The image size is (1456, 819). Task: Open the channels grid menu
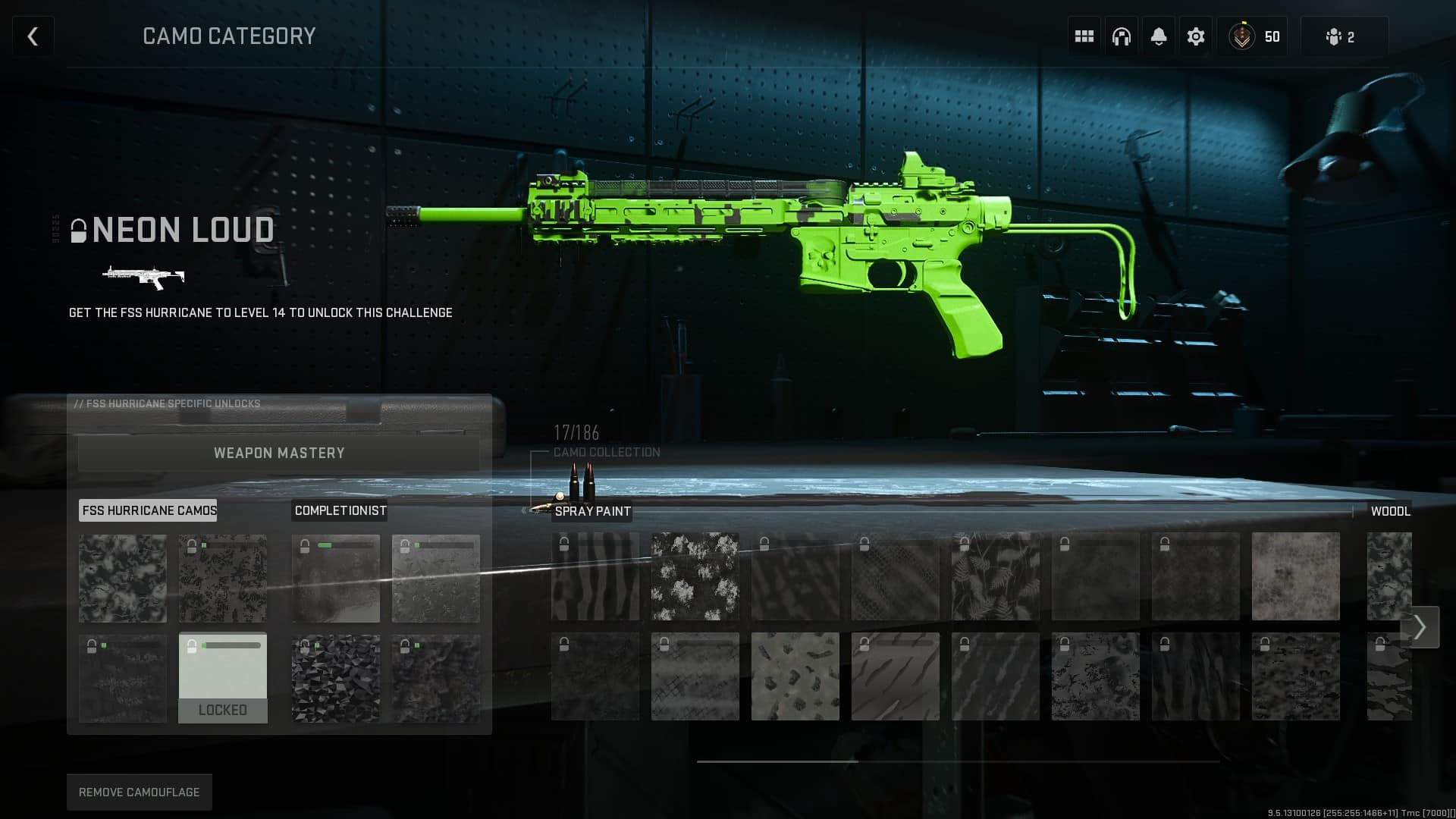point(1083,36)
